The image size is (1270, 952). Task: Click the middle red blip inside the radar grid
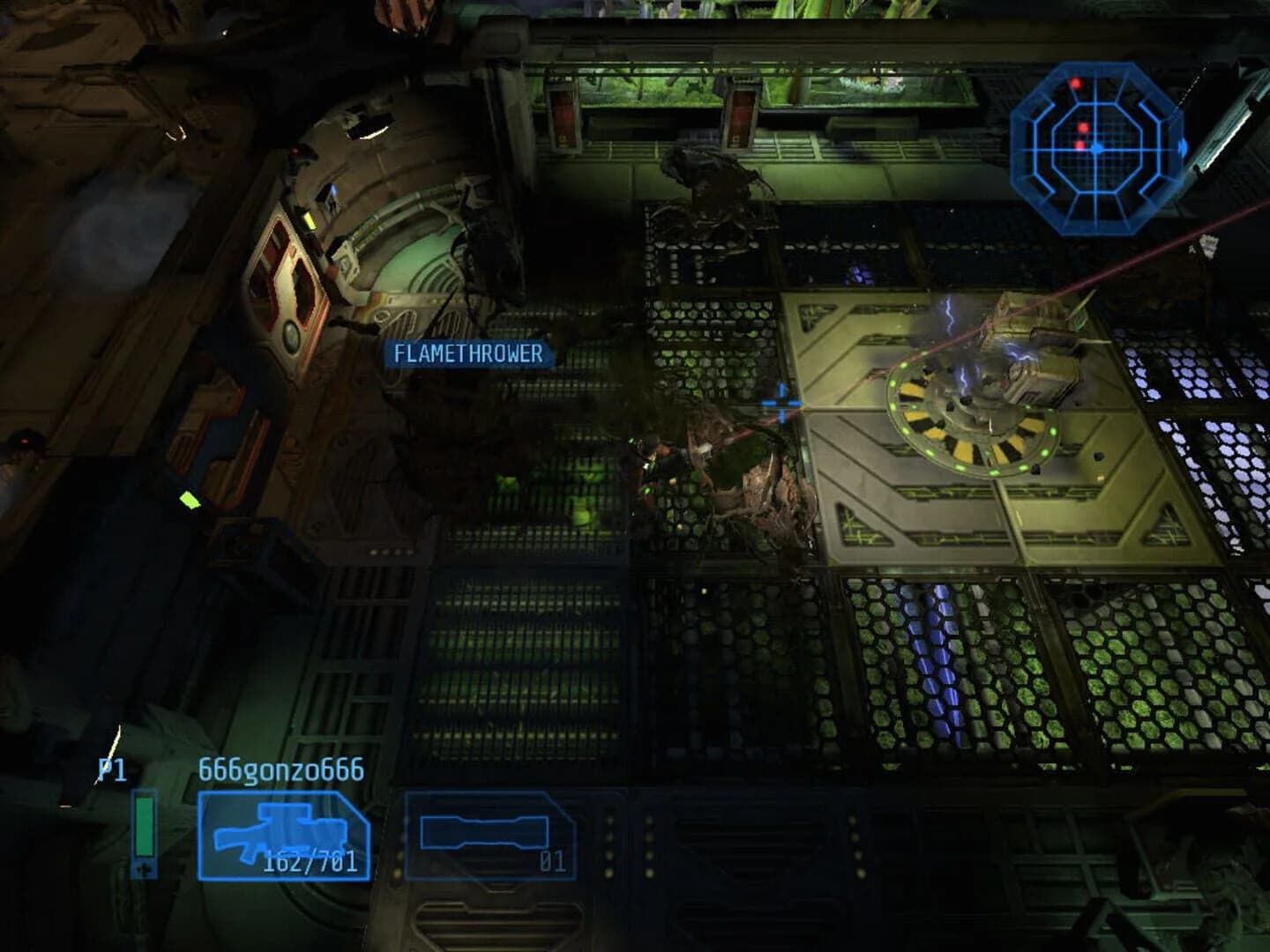coord(1083,128)
